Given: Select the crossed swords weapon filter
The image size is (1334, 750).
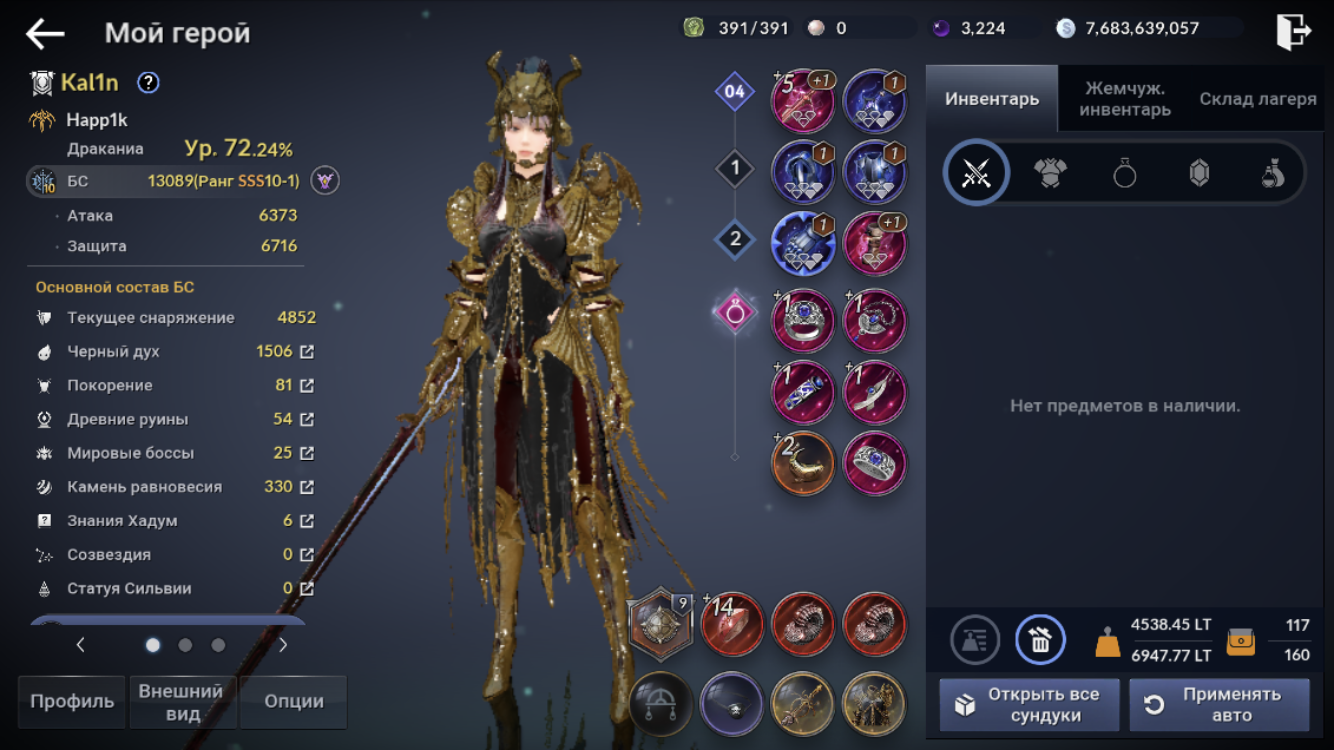Looking at the screenshot, I should click(976, 174).
